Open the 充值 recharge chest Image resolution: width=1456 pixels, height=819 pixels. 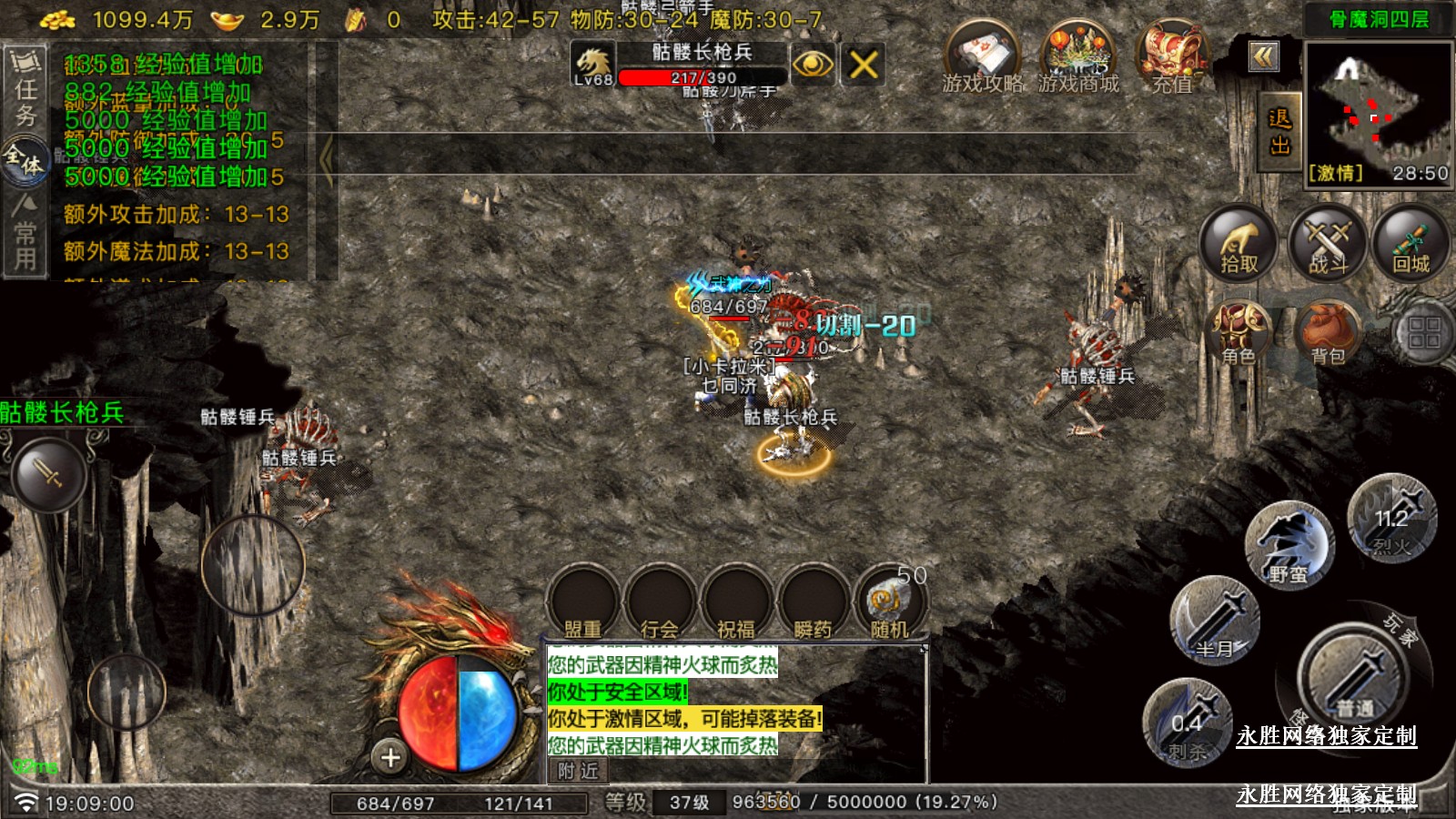click(x=1172, y=58)
